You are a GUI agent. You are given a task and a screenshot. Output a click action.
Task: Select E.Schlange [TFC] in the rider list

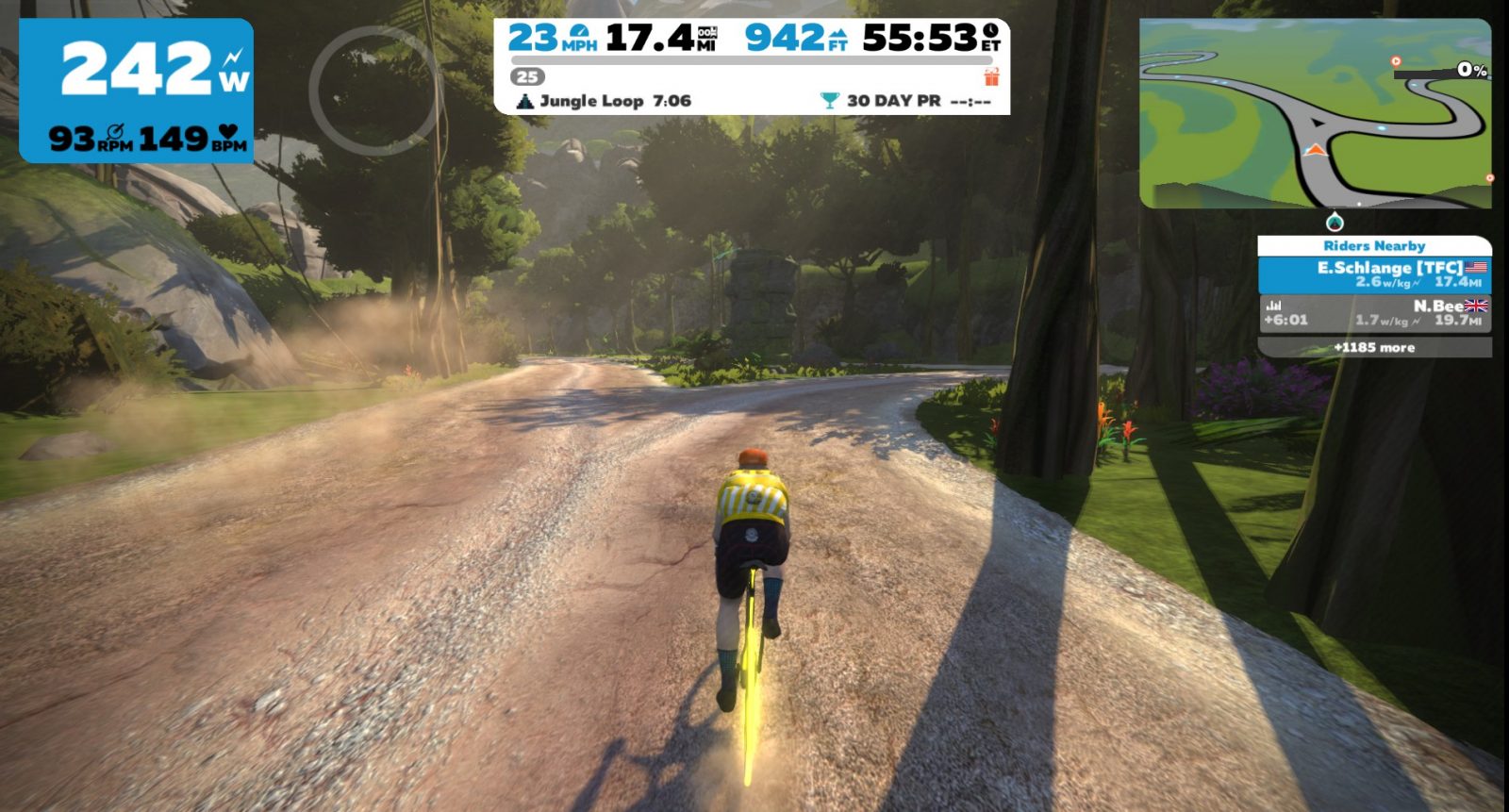point(1374,273)
